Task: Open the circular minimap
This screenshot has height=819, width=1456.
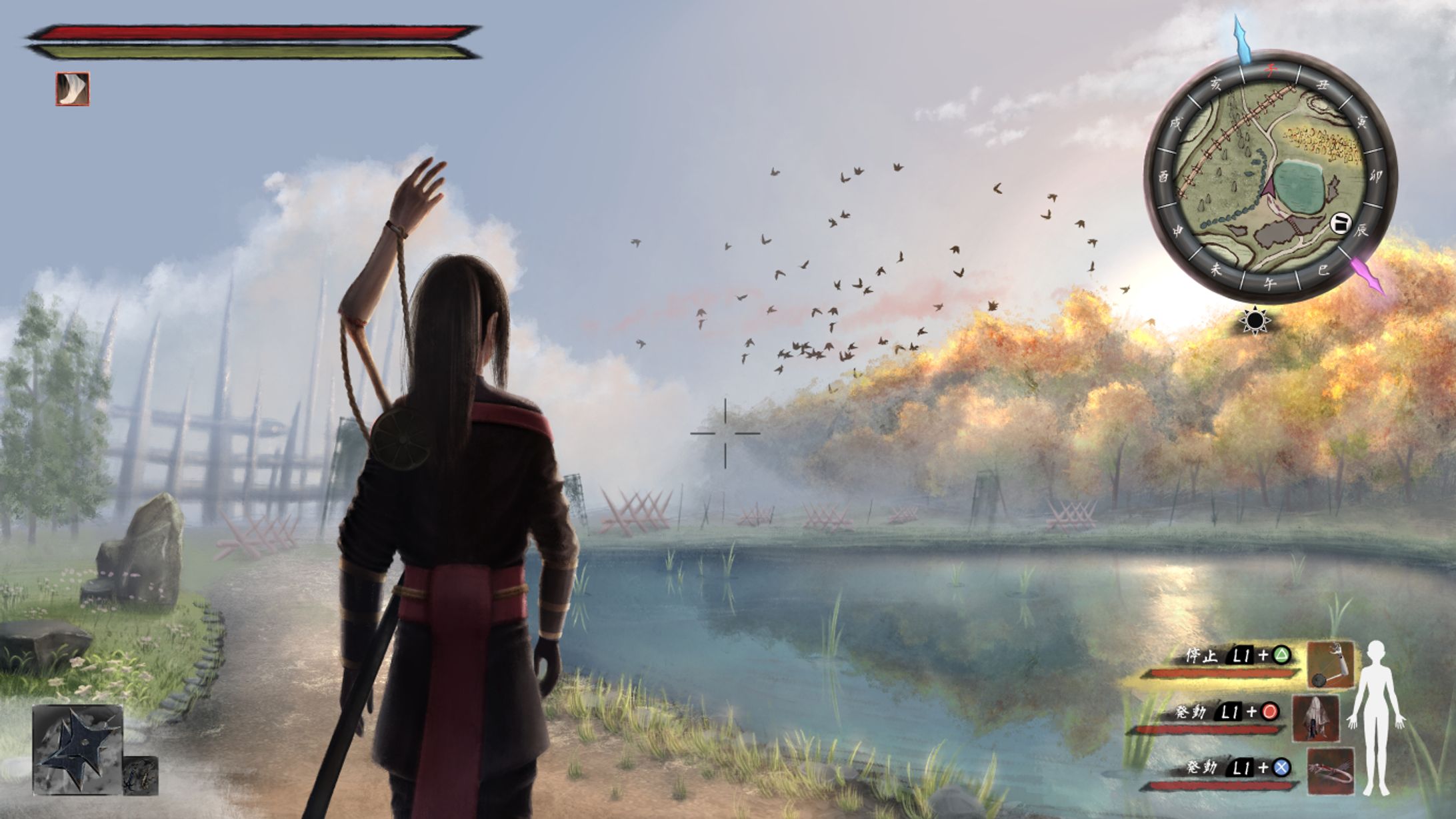Action: coord(1269,177)
